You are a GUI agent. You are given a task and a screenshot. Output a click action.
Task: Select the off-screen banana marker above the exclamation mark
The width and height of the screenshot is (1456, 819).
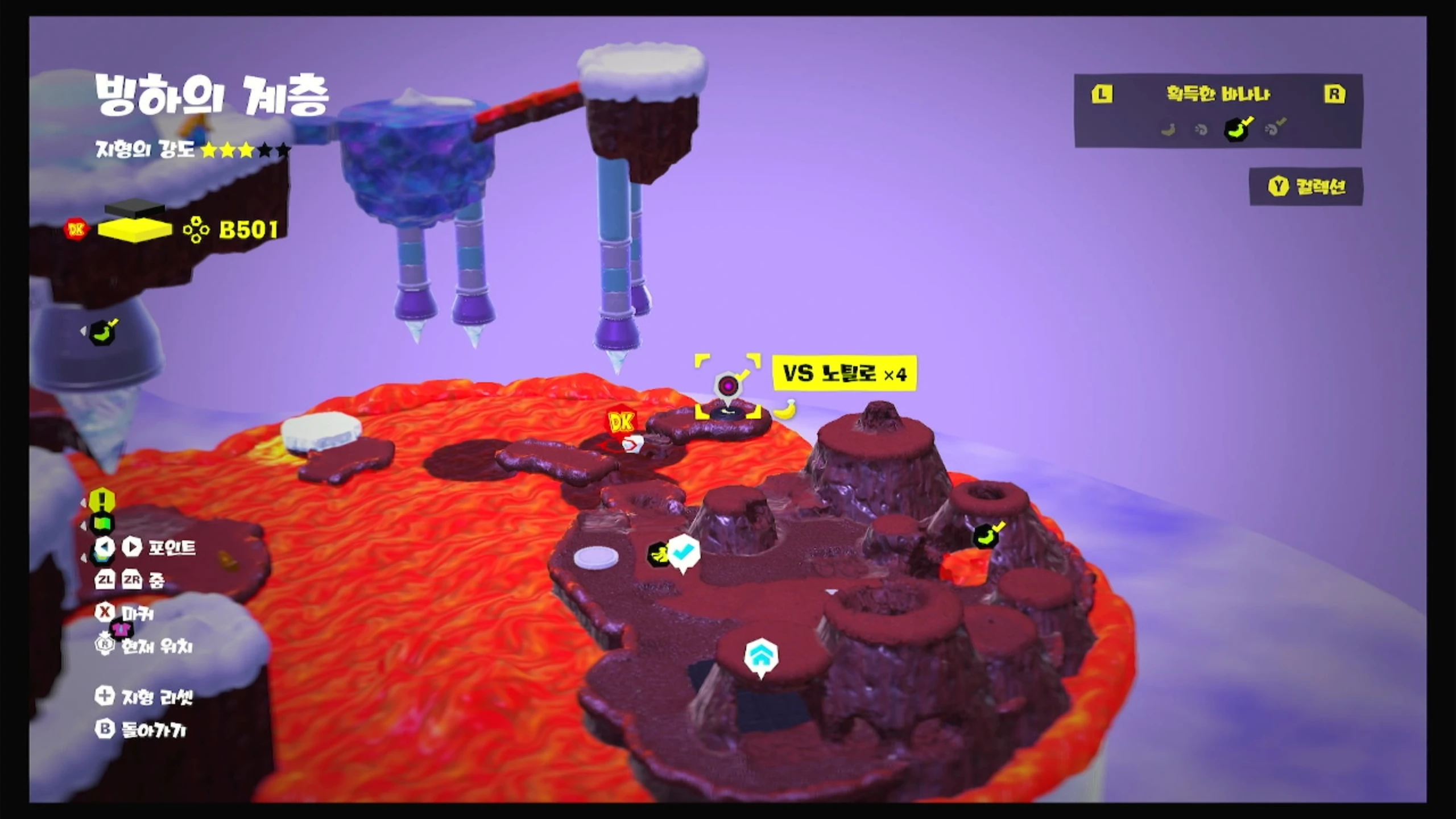[103, 332]
